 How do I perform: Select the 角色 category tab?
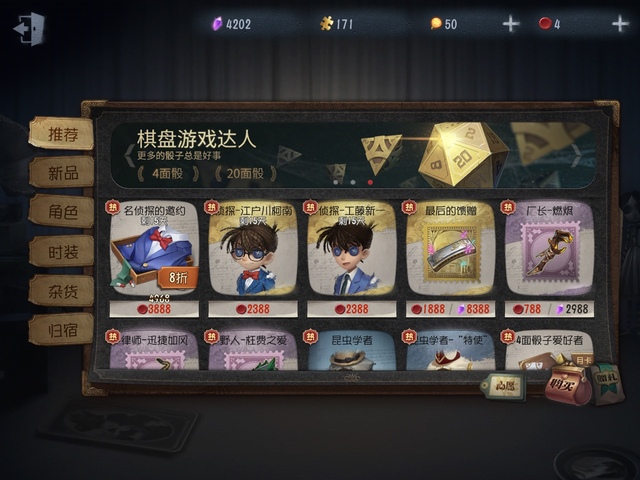click(x=60, y=211)
